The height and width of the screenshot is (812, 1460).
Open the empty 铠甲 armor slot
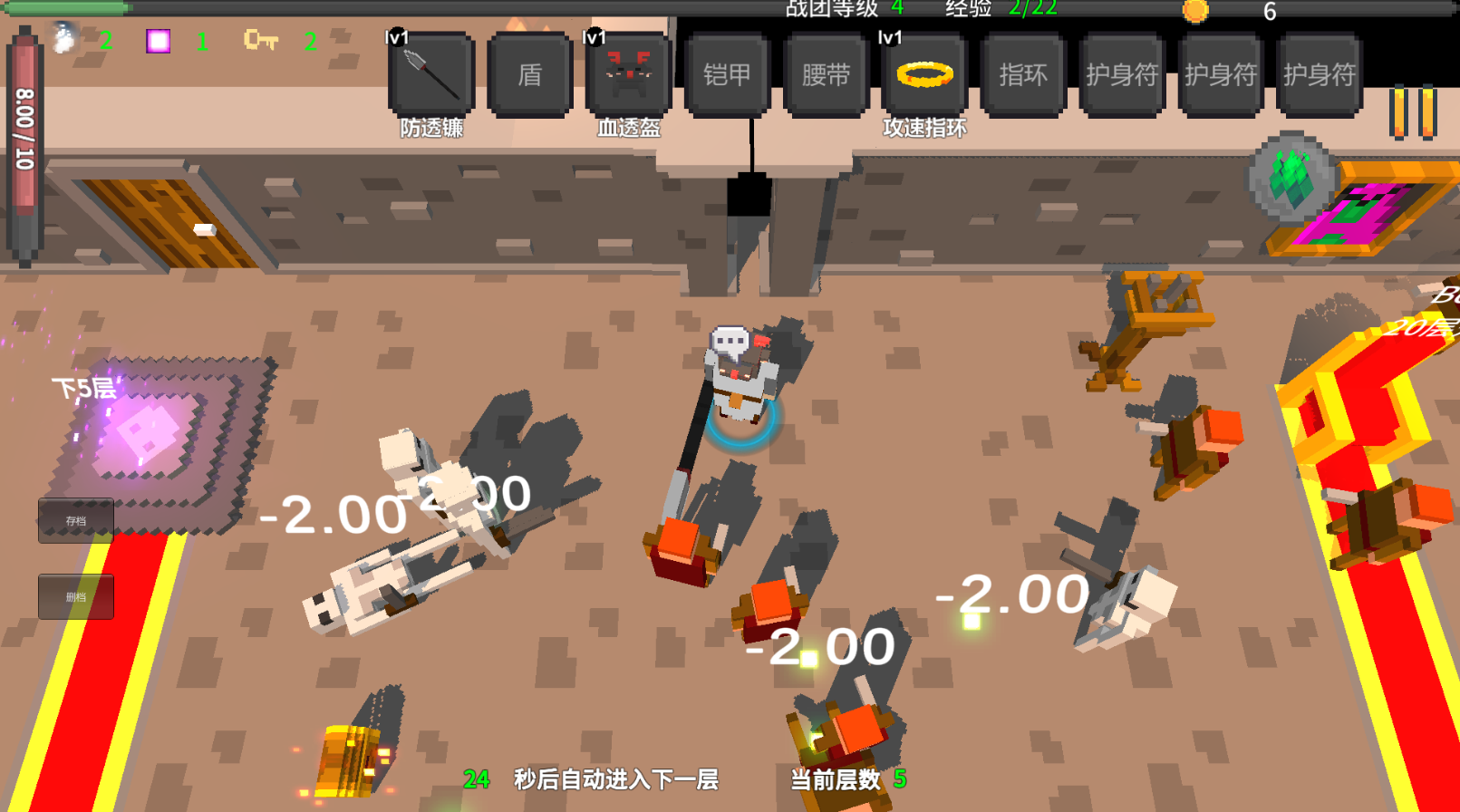(726, 76)
